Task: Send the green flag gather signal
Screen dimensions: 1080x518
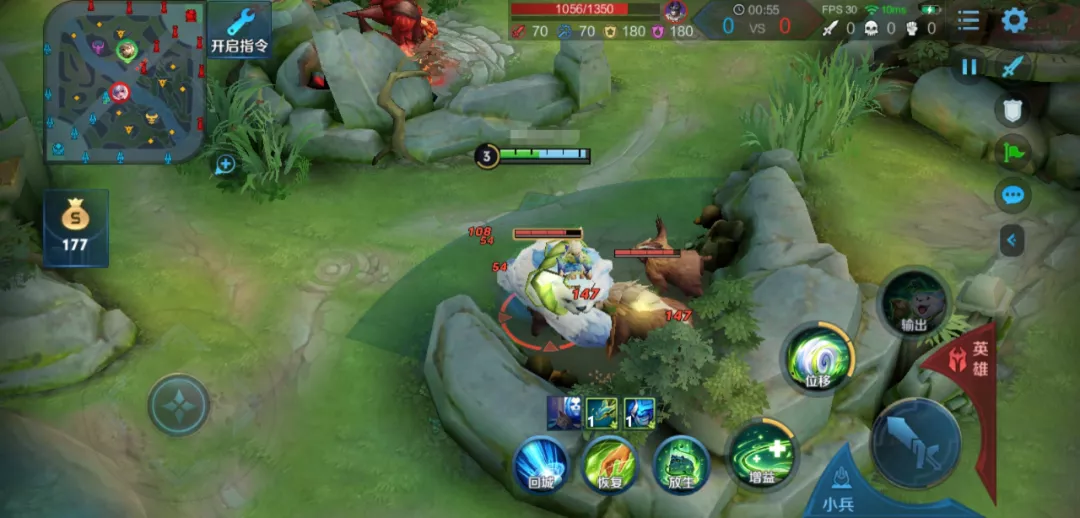Action: tap(1013, 153)
